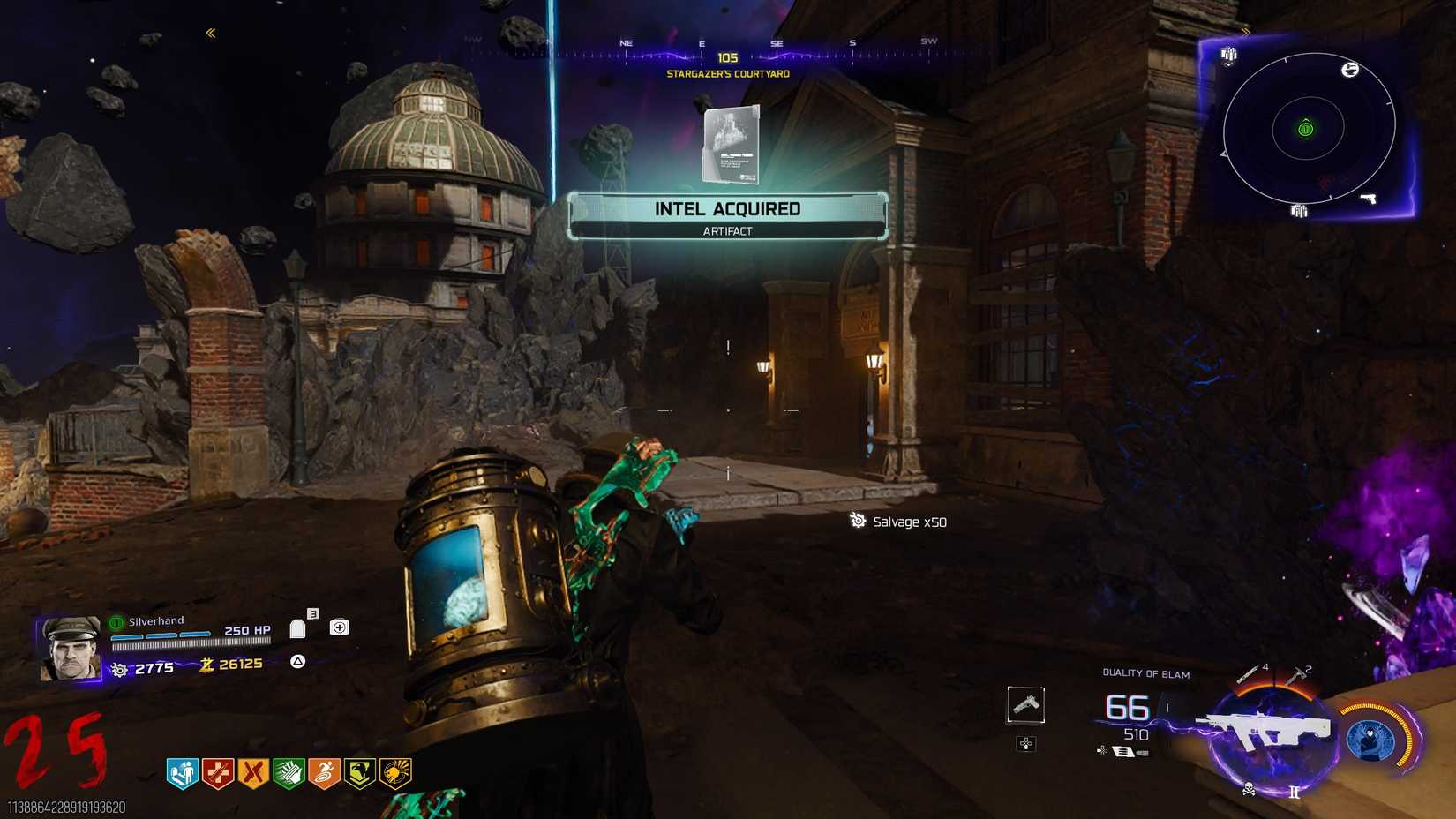
Task: Select the pistol marker on the minimap
Action: (x=1368, y=199)
